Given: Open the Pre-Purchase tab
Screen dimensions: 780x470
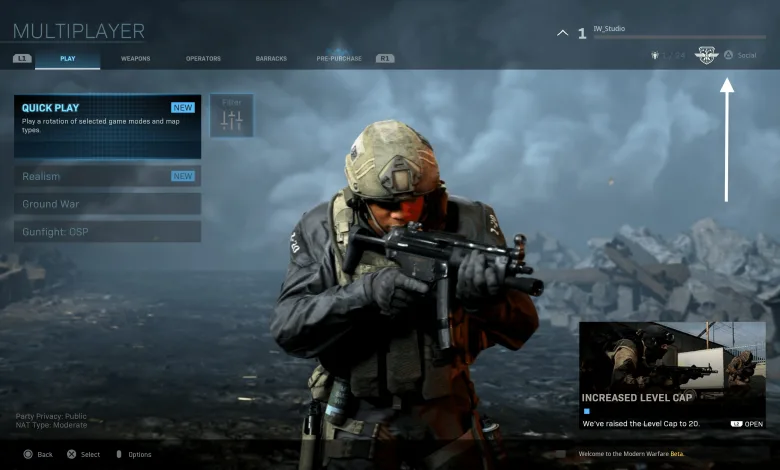Looking at the screenshot, I should tap(338, 59).
